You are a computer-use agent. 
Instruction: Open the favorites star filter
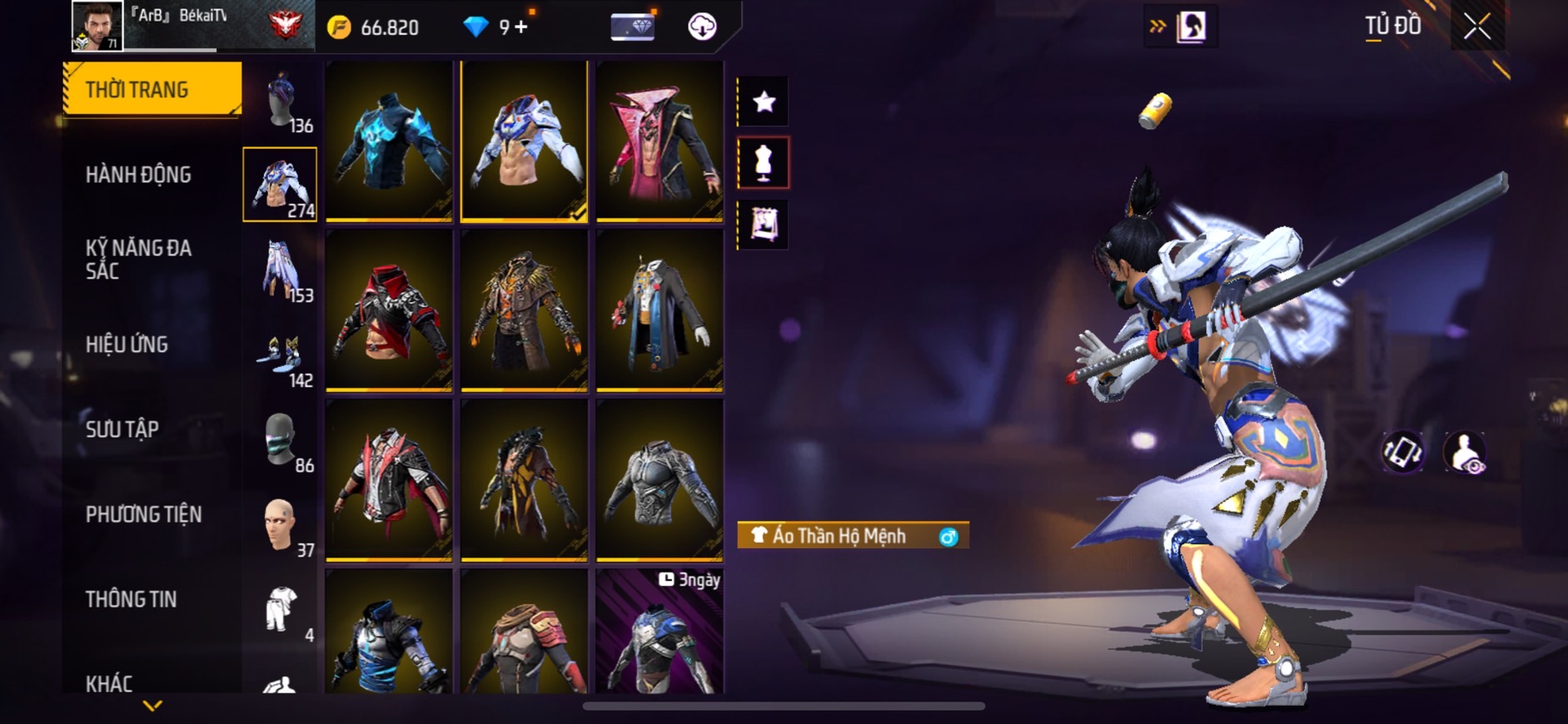(x=764, y=102)
